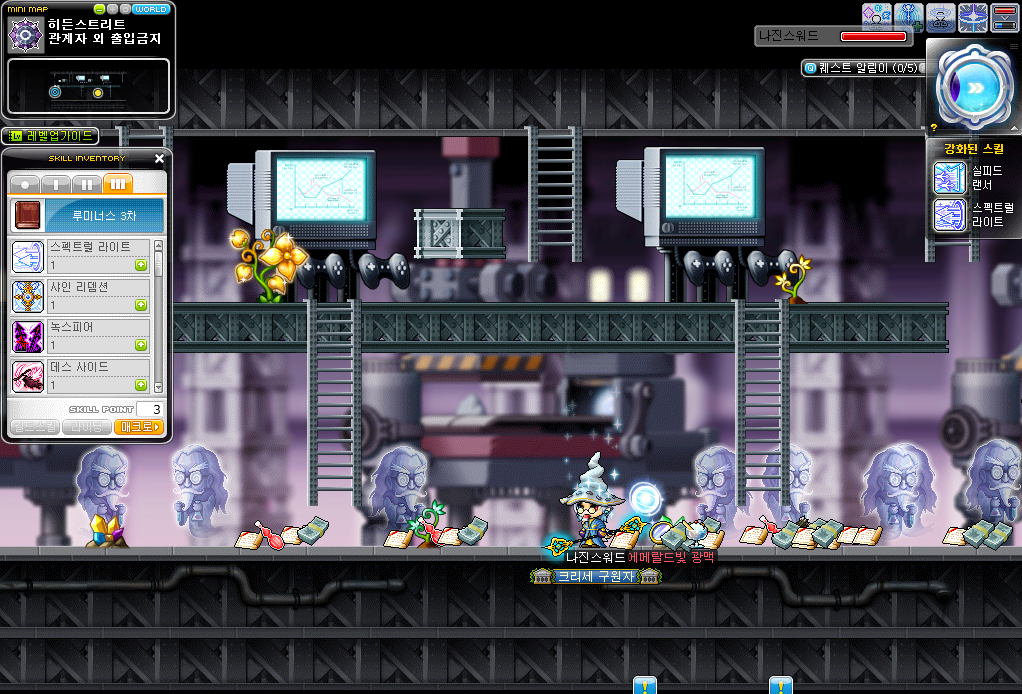Viewport: 1022px width, 694px height.
Task: Expand the 퀘스트 알림이 quest tracker
Action: [860, 68]
